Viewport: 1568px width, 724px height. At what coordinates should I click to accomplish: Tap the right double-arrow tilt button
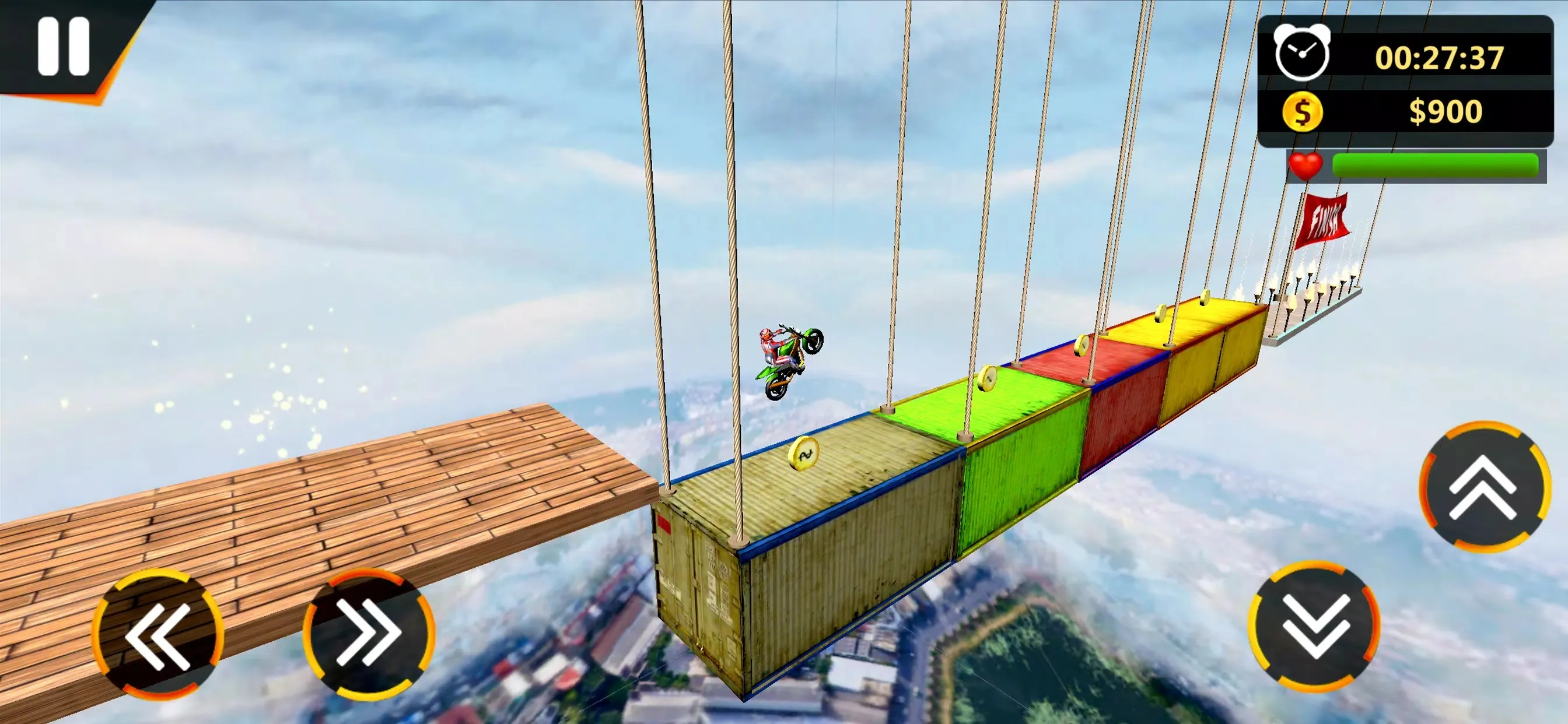pyautogui.click(x=369, y=633)
